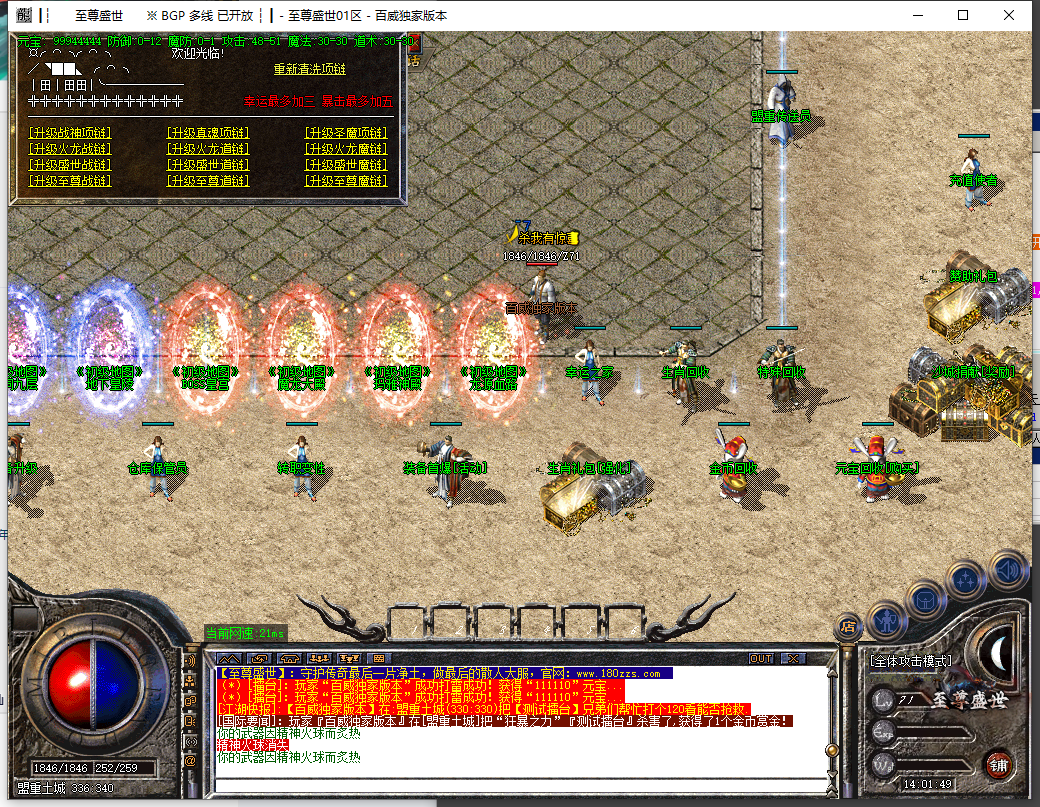Viewport: 1040px width, 807px height.
Task: Select 升级真魂项链 upgrade option
Action: (x=207, y=133)
